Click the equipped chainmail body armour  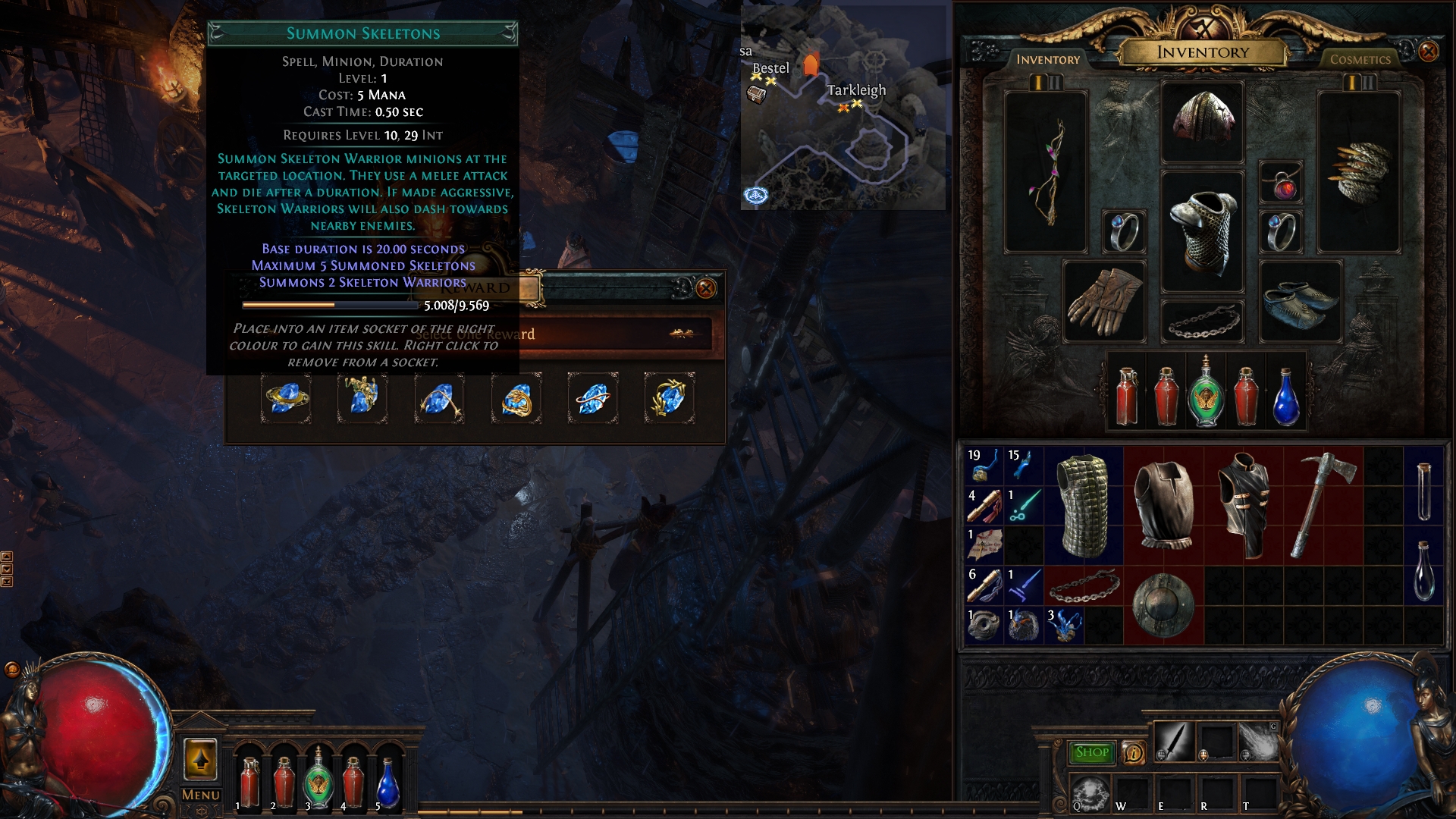1203,231
